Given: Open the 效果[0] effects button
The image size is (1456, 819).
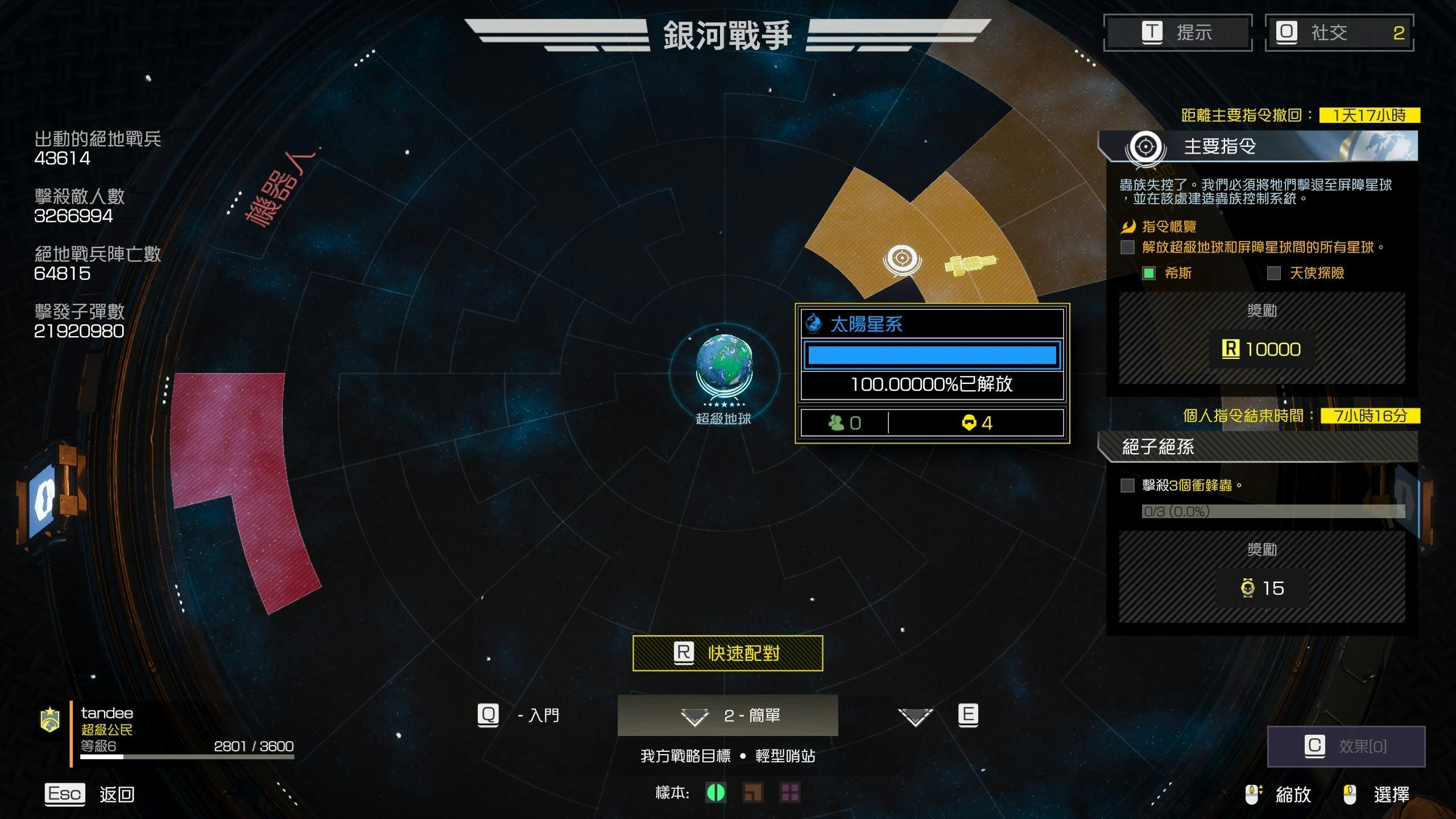Looking at the screenshot, I should (1346, 746).
